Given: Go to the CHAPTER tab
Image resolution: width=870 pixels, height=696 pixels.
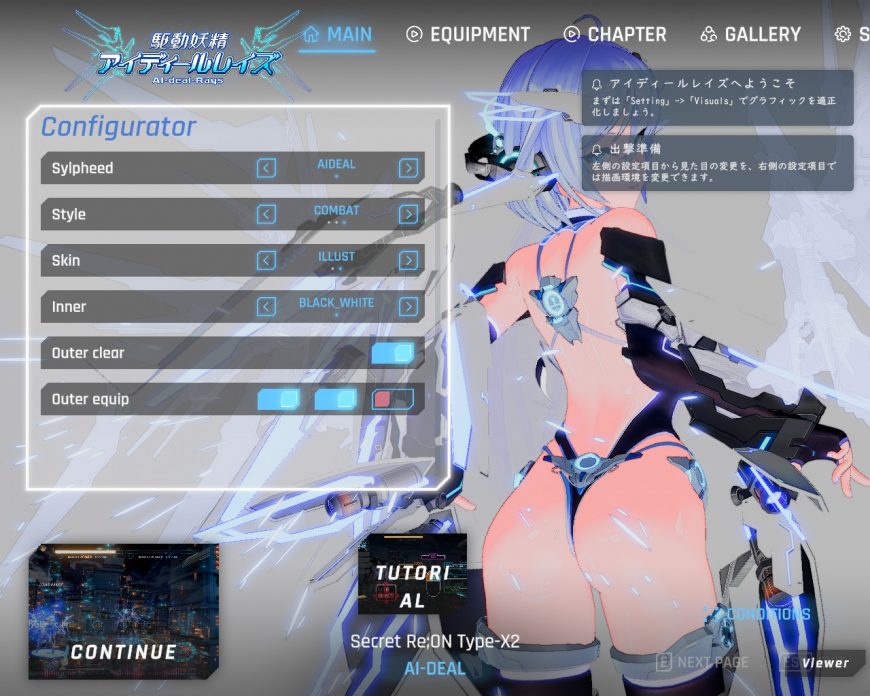Looking at the screenshot, I should coord(615,34).
